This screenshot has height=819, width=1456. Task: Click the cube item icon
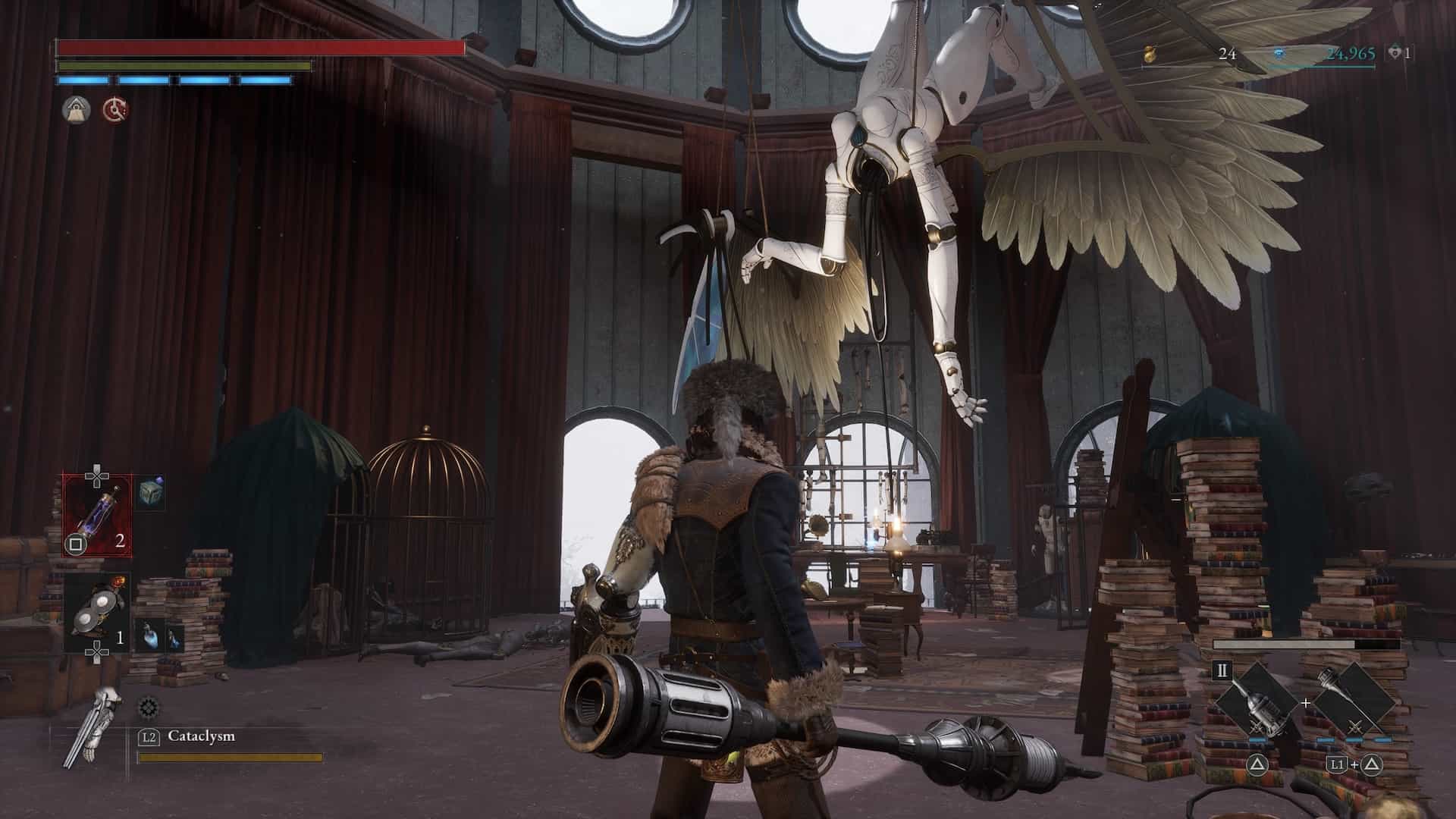(x=152, y=493)
